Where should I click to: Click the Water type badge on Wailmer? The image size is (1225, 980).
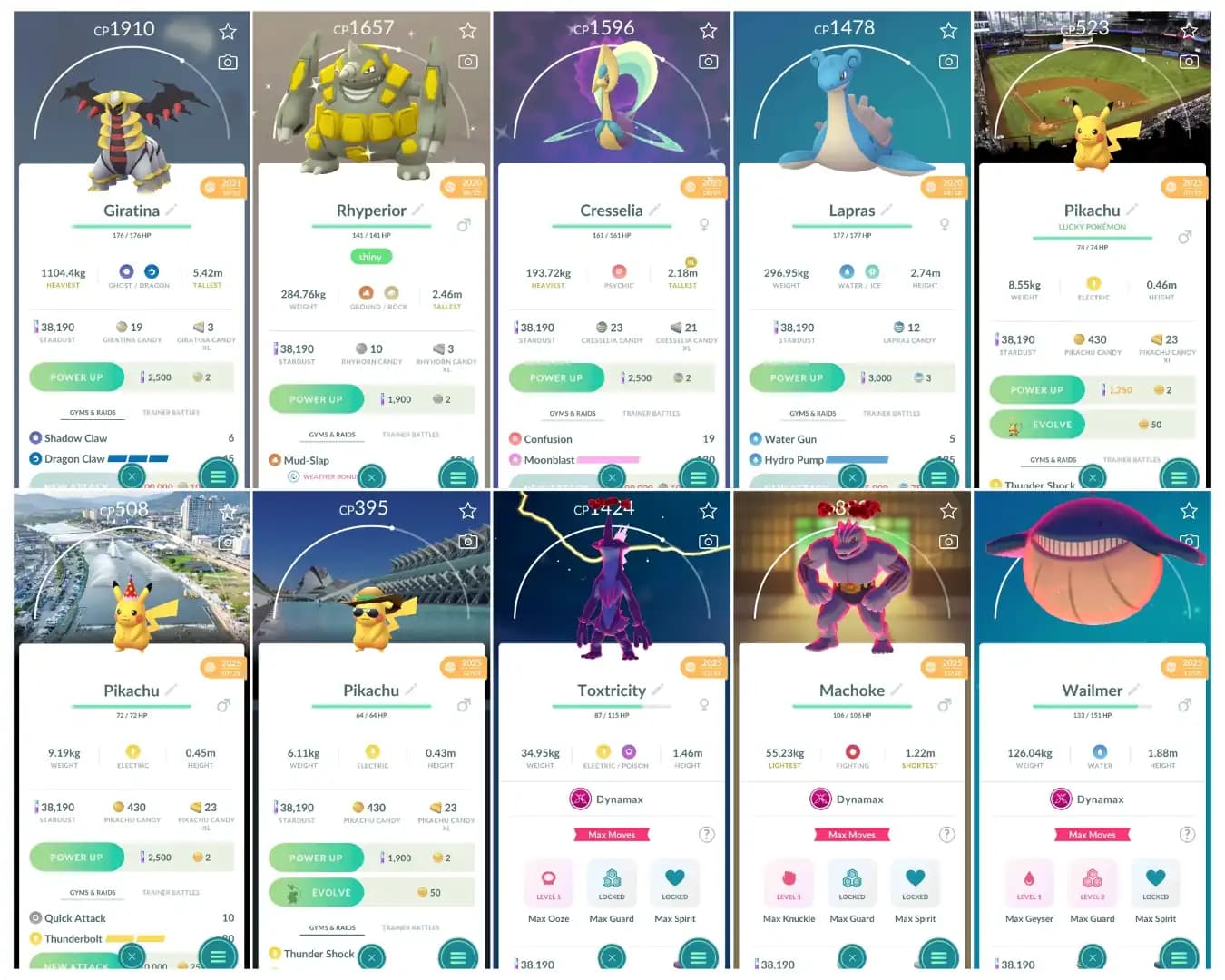coord(1100,753)
